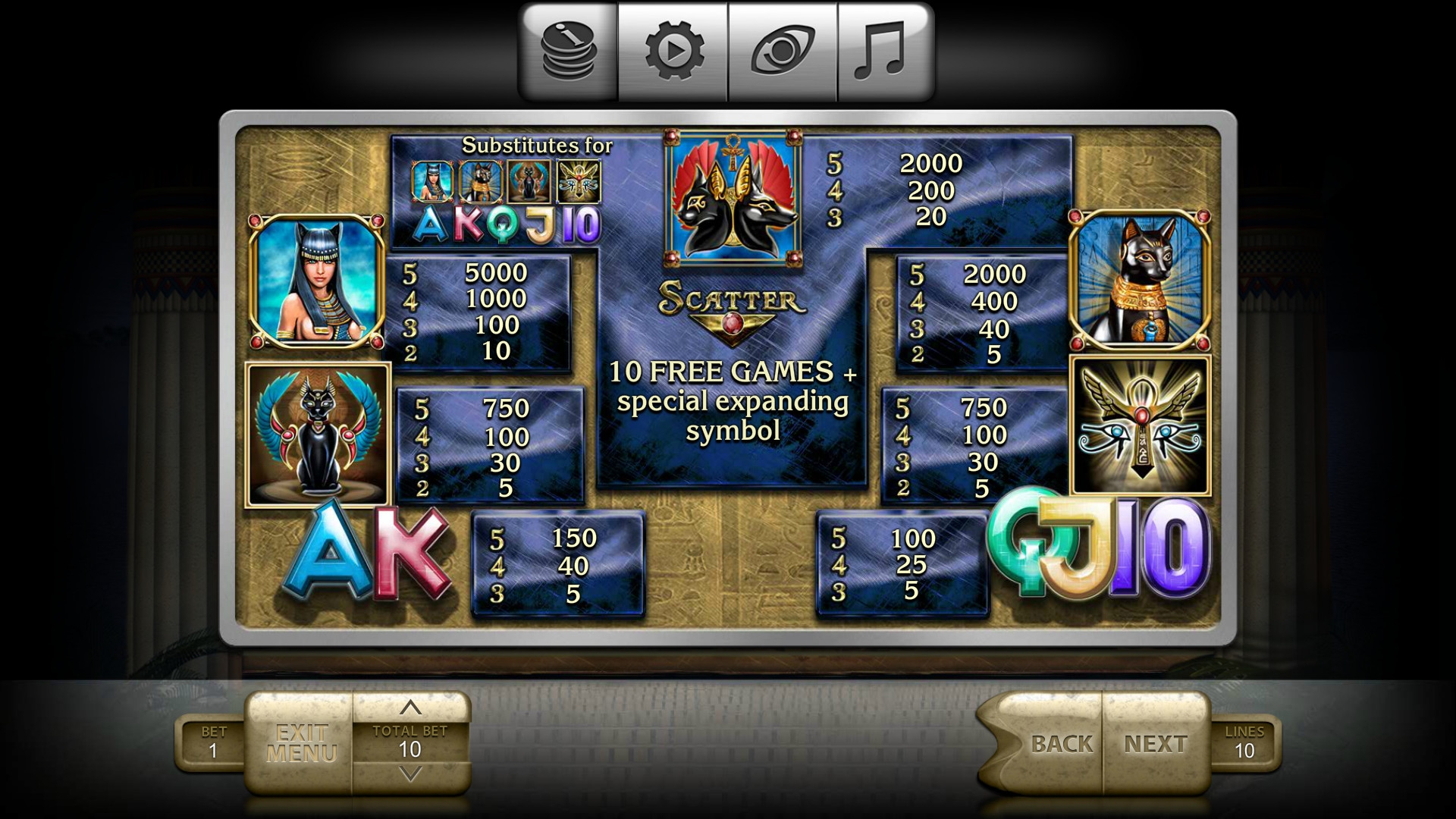Increase total bet with up arrow
Viewport: 1456px width, 819px height.
[410, 708]
